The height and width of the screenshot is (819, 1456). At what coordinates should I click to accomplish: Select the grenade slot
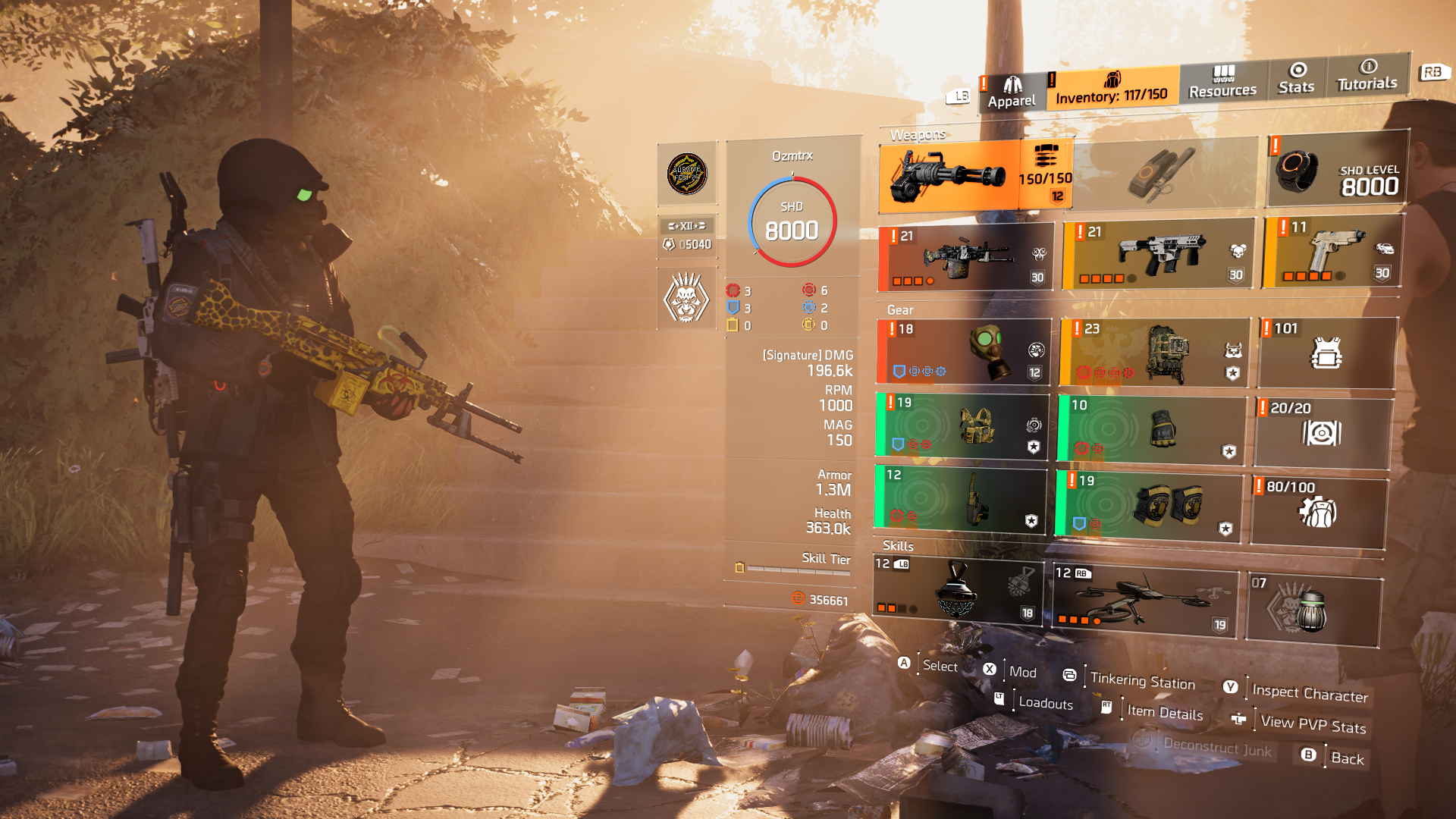tap(1313, 609)
